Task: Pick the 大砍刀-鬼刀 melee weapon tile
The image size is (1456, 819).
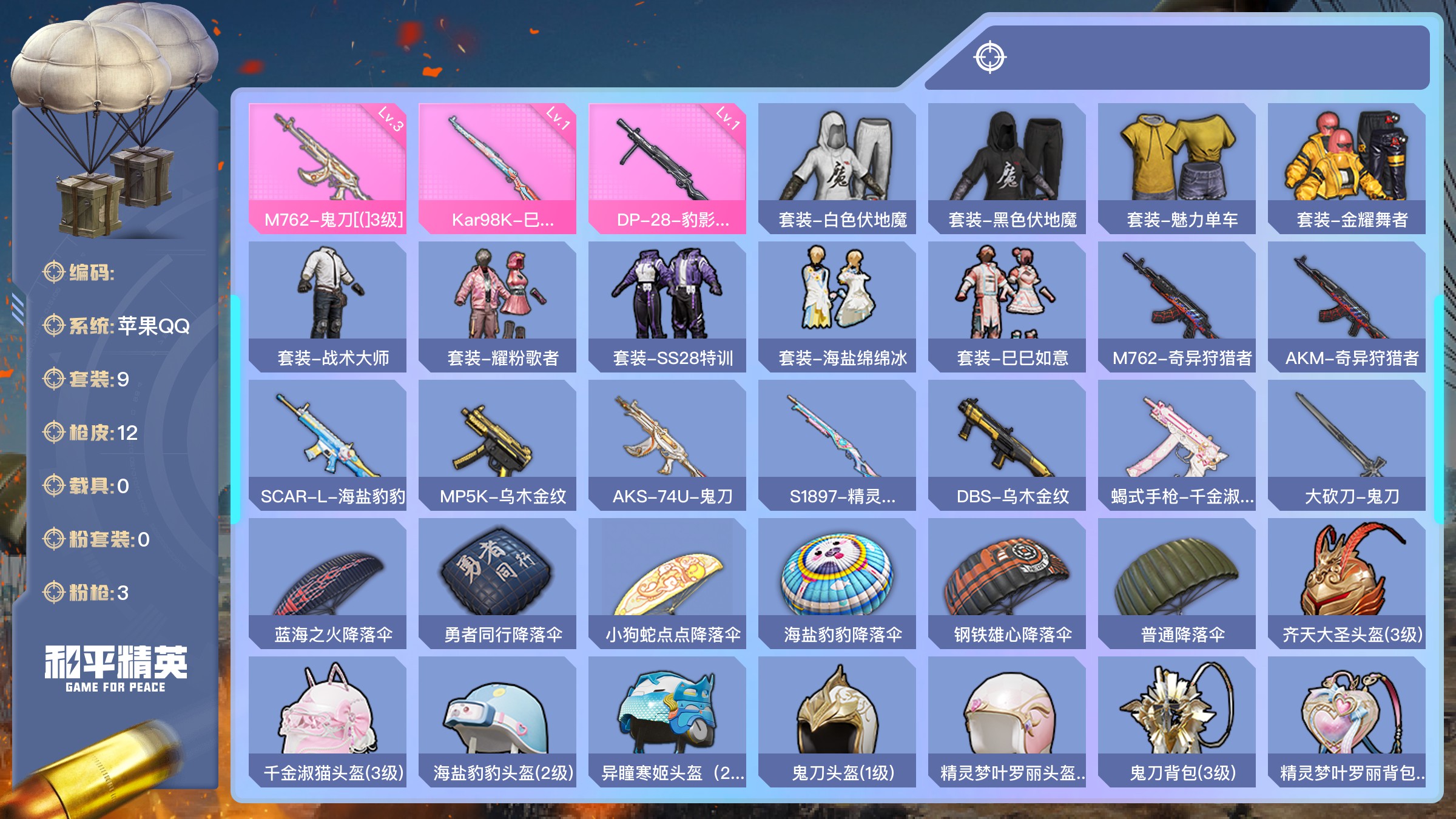Action: 1347,445
